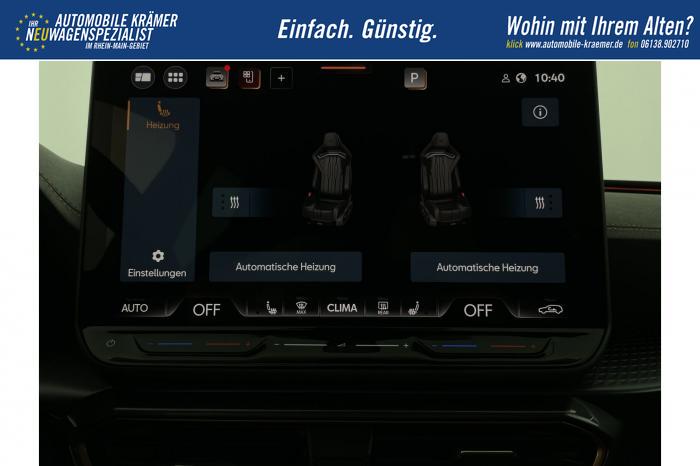Tap the left seat heating level control
The width and height of the screenshot is (700, 466).
pyautogui.click(x=233, y=203)
